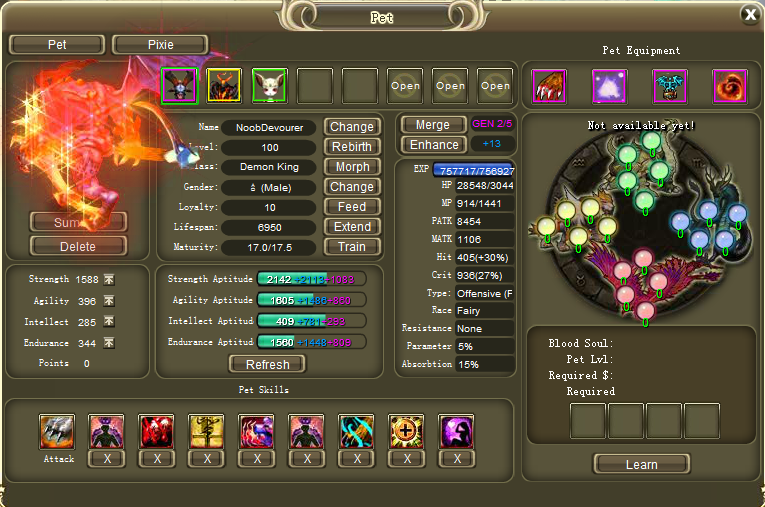Click the Rebirth button

coord(352,147)
